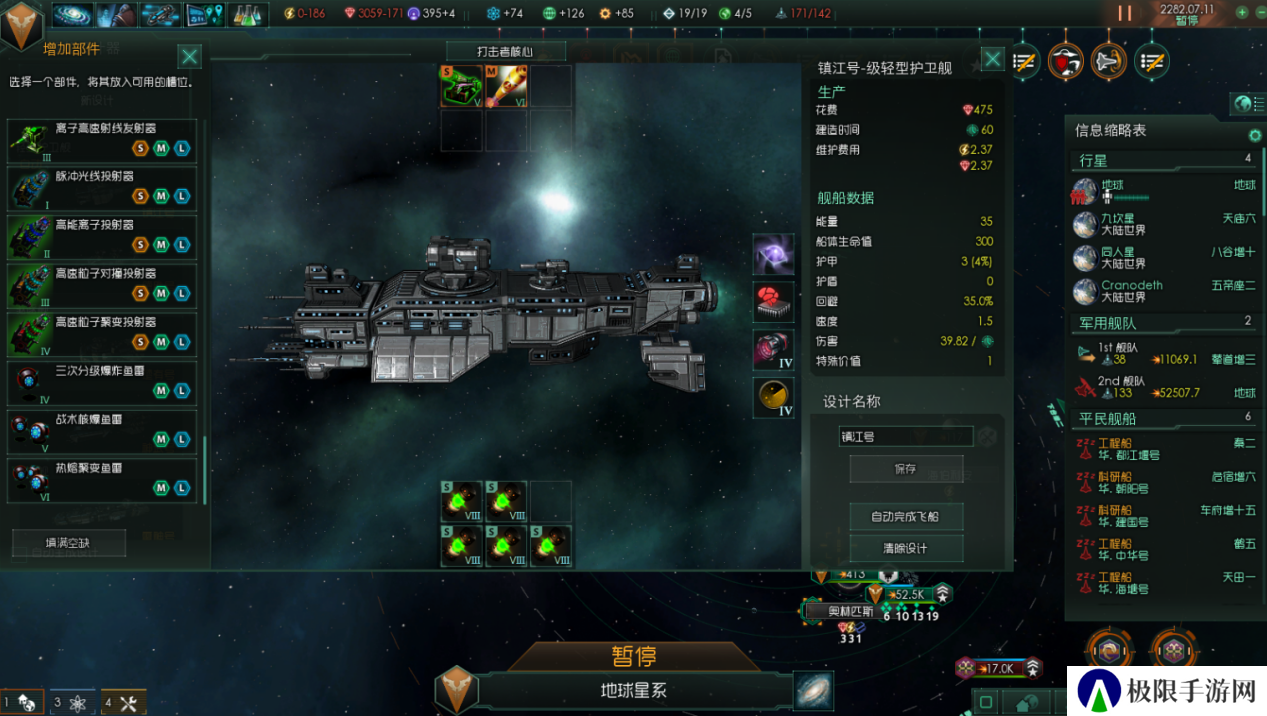The height and width of the screenshot is (716, 1267).
Task: Click 填满空缺 fill empty slots button
Action: pyautogui.click(x=69, y=542)
